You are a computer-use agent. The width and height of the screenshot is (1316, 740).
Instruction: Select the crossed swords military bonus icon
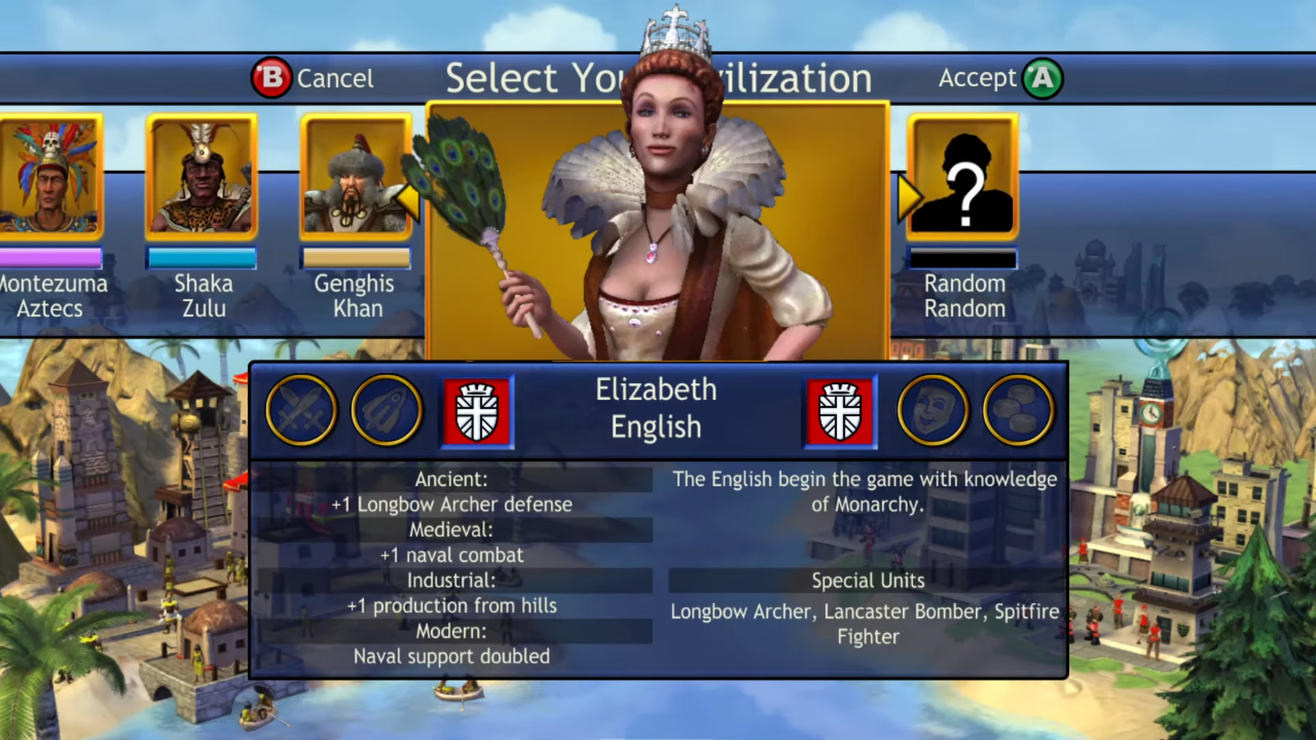[x=301, y=409]
